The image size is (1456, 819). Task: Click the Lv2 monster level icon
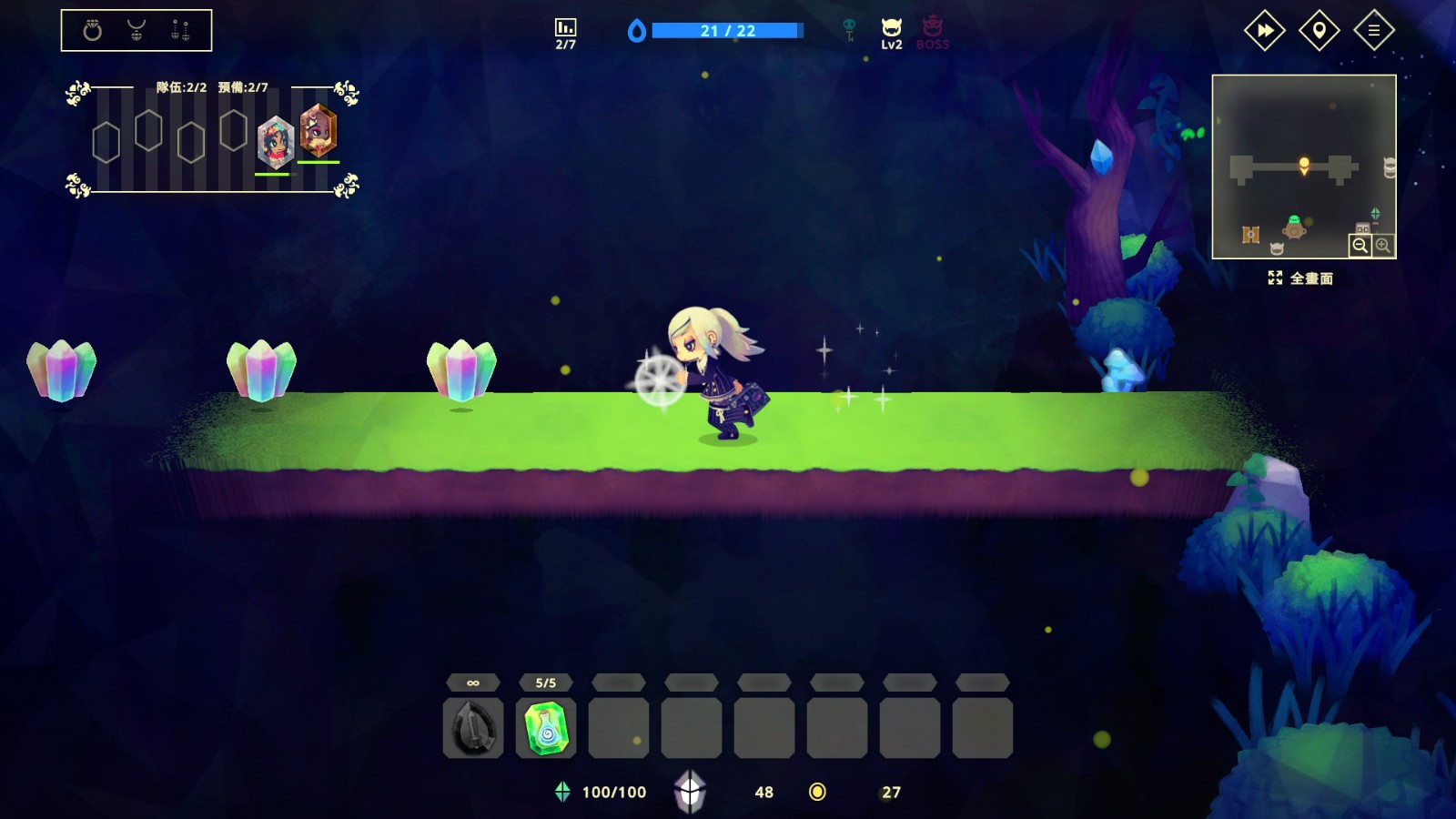tap(891, 33)
